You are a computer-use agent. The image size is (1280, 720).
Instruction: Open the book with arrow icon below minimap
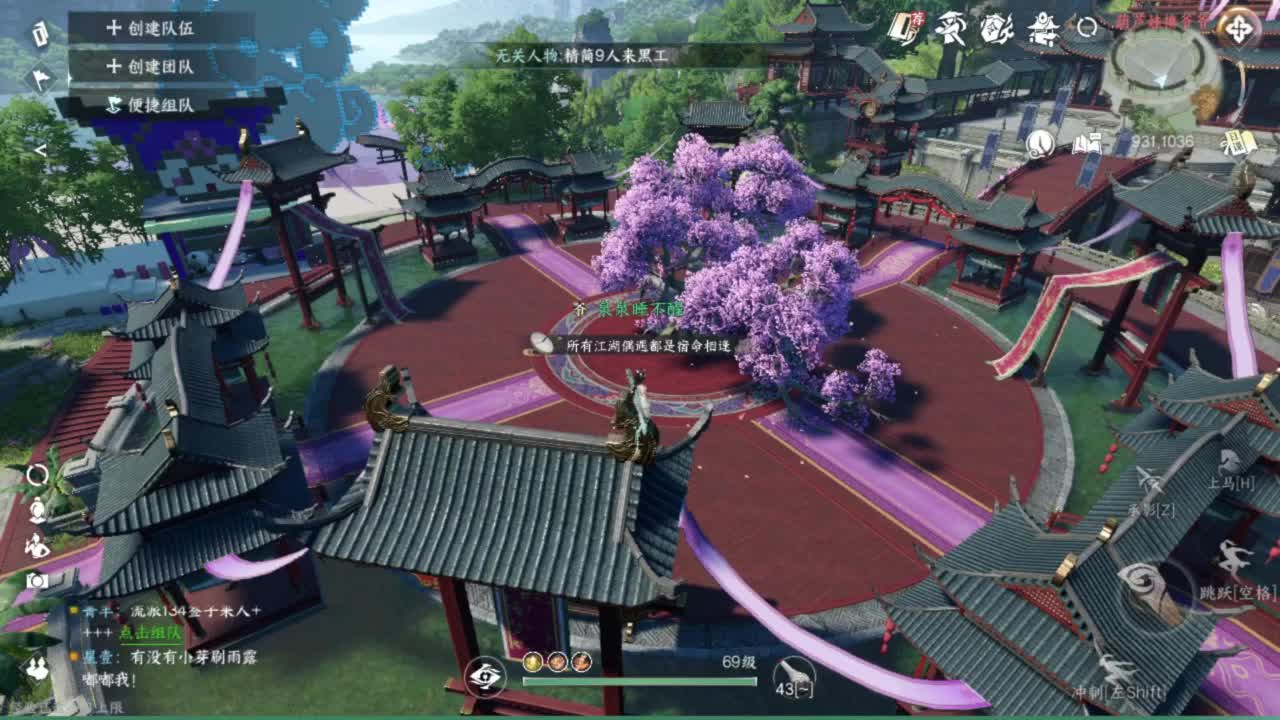point(1087,141)
